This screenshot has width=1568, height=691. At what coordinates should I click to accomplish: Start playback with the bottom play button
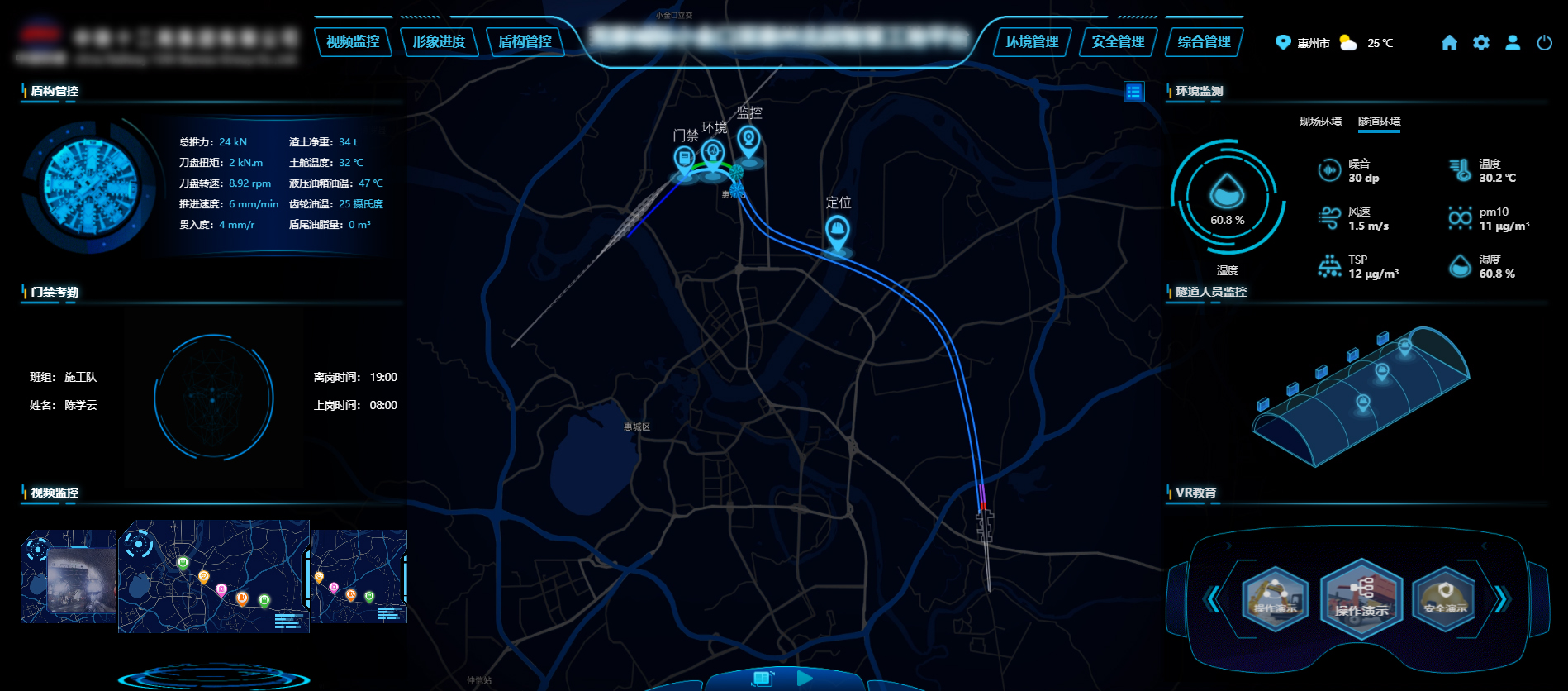805,679
